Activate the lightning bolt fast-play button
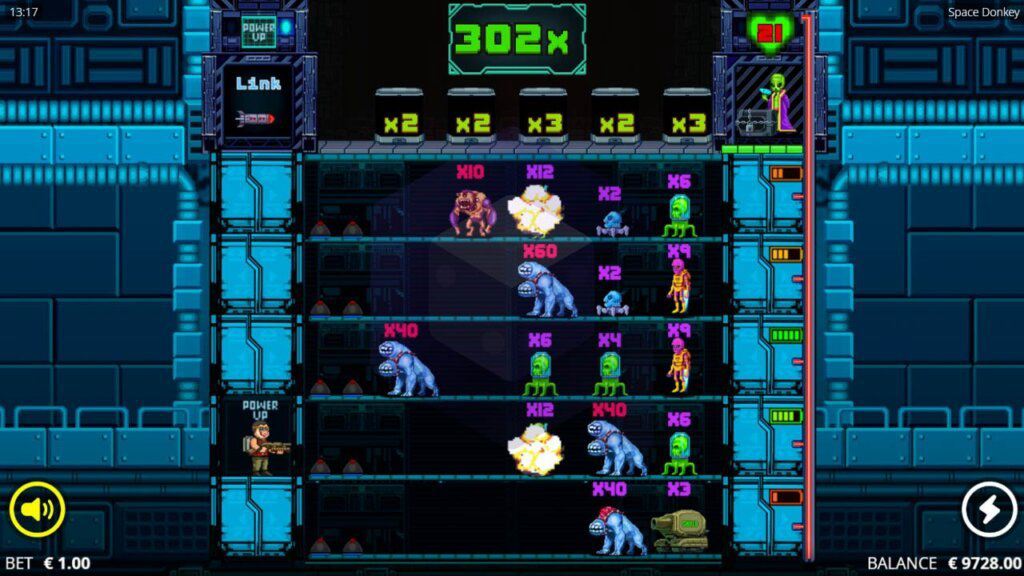This screenshot has height=576, width=1024. tap(988, 510)
